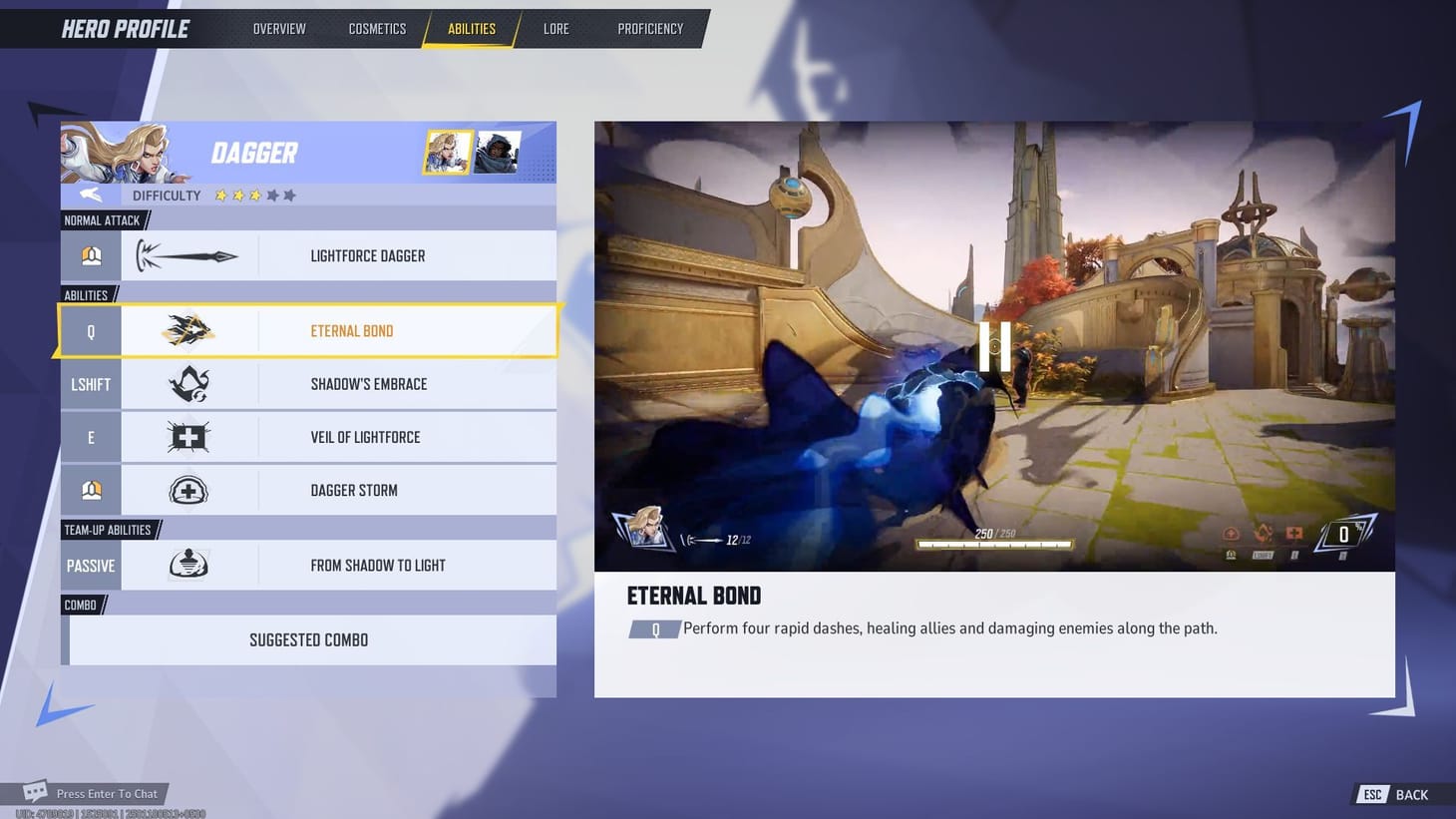
Task: Click Dagger's health bar showing 250/250
Action: 993,543
